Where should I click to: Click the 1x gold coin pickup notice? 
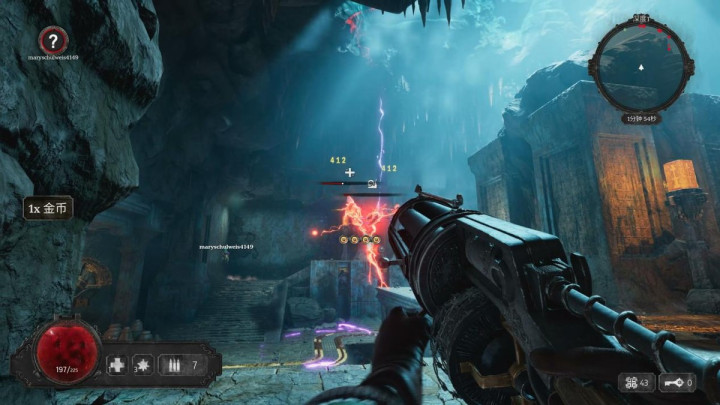[47, 208]
